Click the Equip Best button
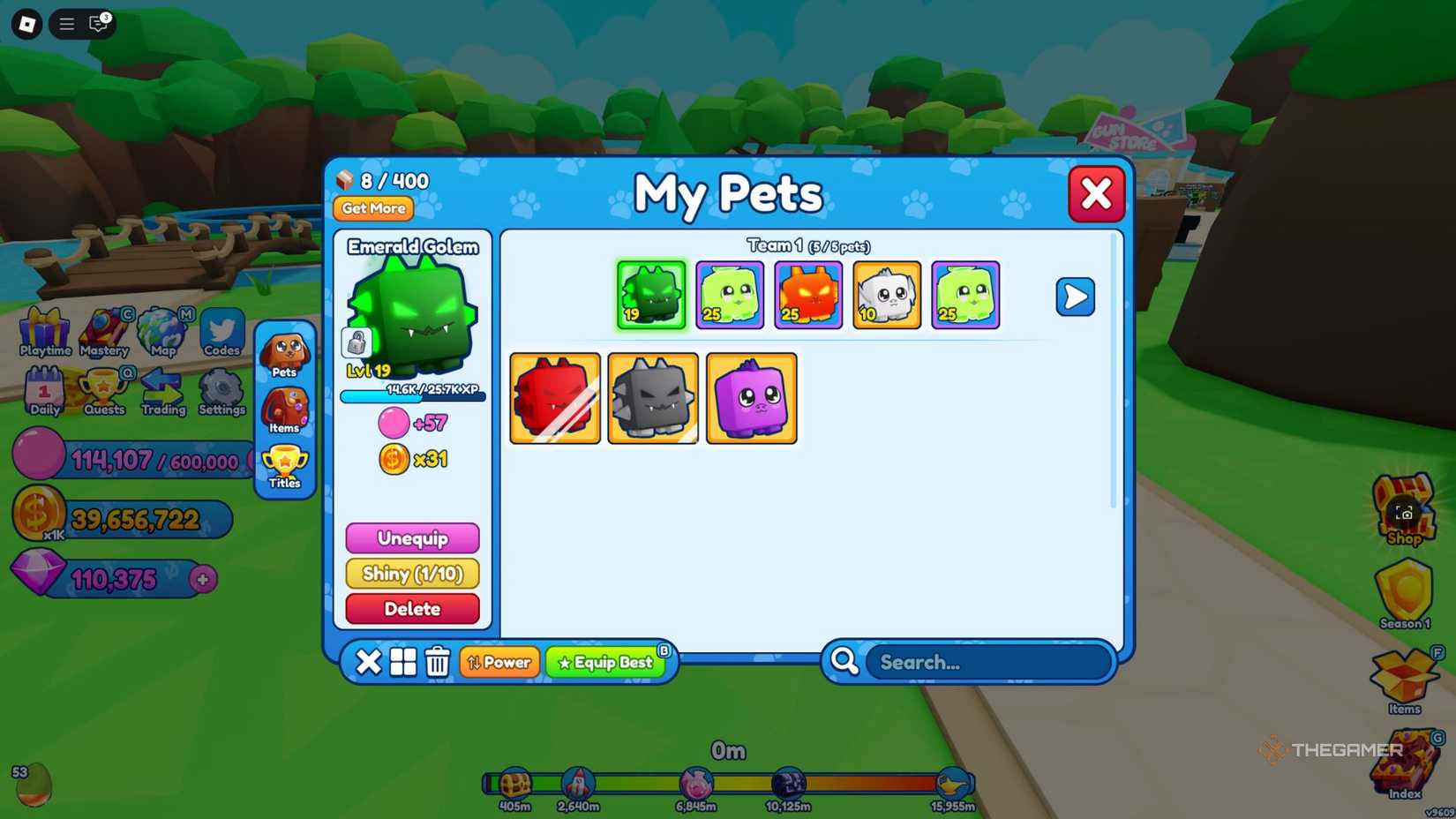The width and height of the screenshot is (1456, 819). point(605,662)
